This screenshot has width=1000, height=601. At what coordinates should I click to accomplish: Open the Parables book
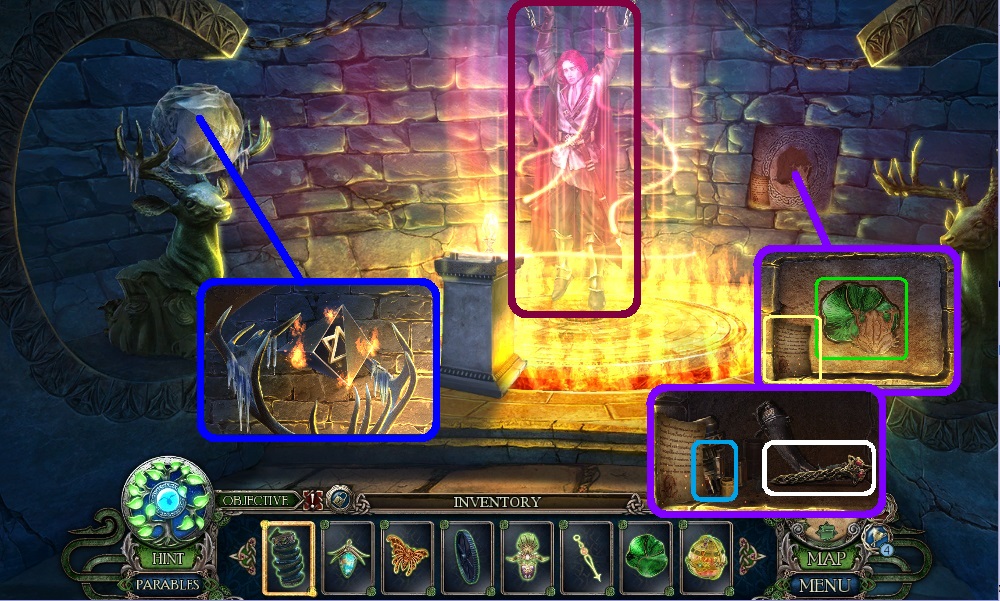164,584
